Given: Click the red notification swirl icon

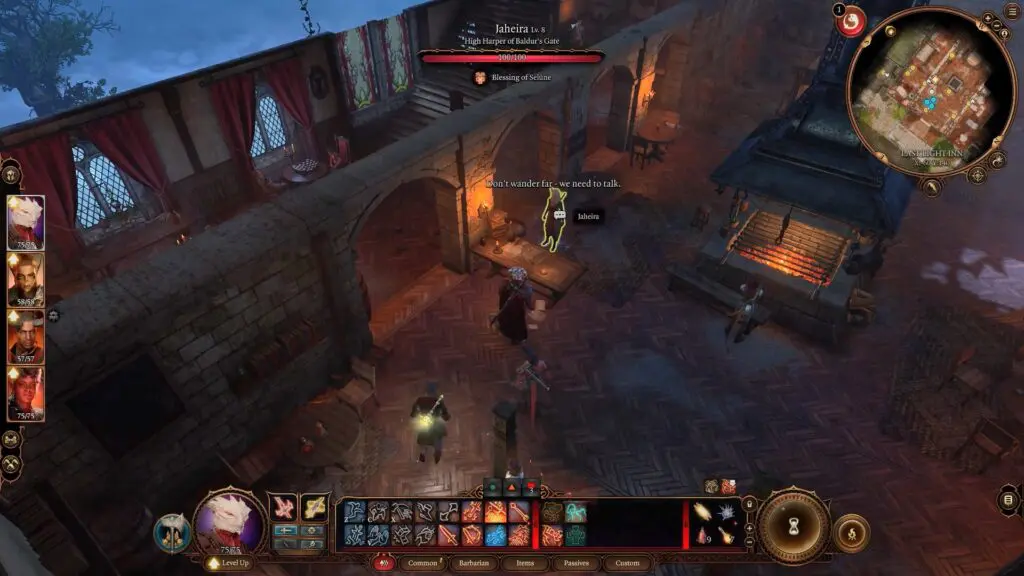Looking at the screenshot, I should [x=851, y=21].
